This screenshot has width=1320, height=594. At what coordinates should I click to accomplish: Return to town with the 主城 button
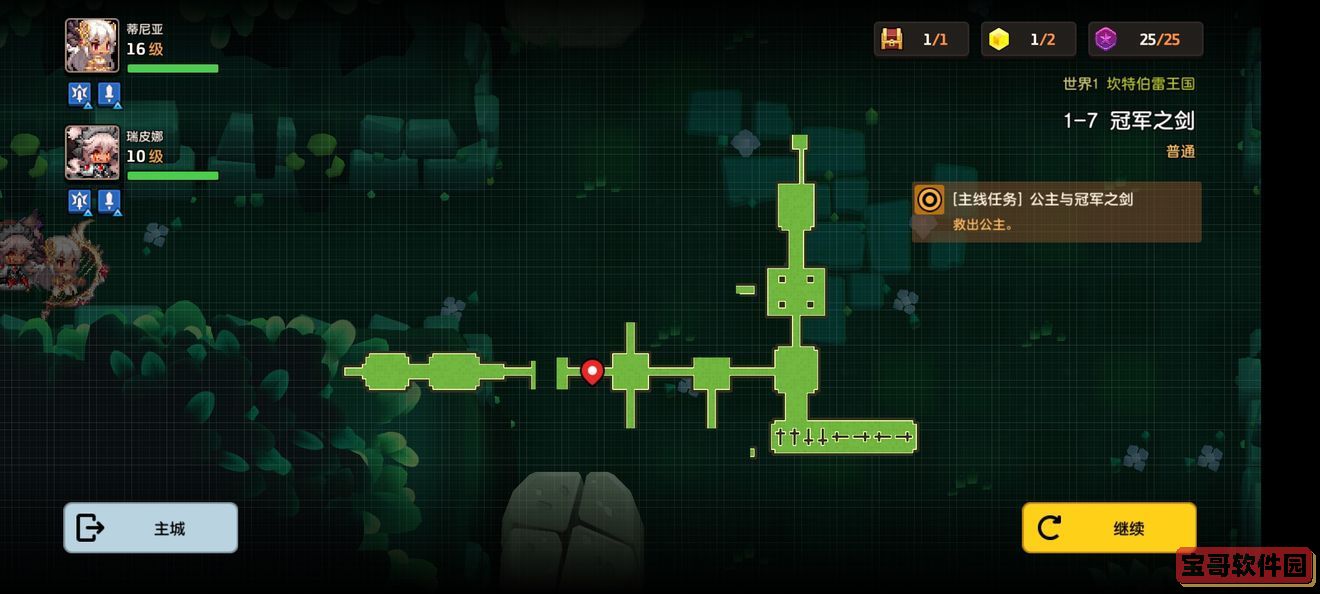pyautogui.click(x=151, y=528)
